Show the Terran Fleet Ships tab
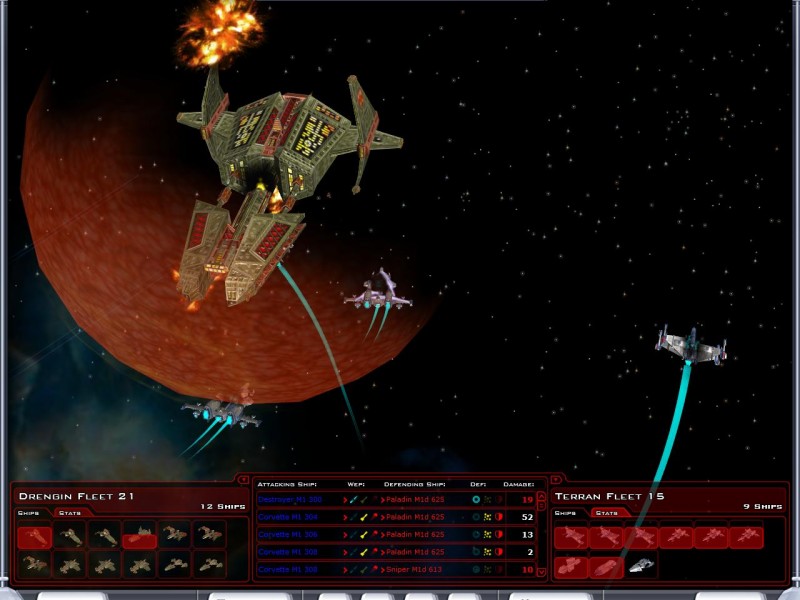This screenshot has height=600, width=800. (x=567, y=514)
